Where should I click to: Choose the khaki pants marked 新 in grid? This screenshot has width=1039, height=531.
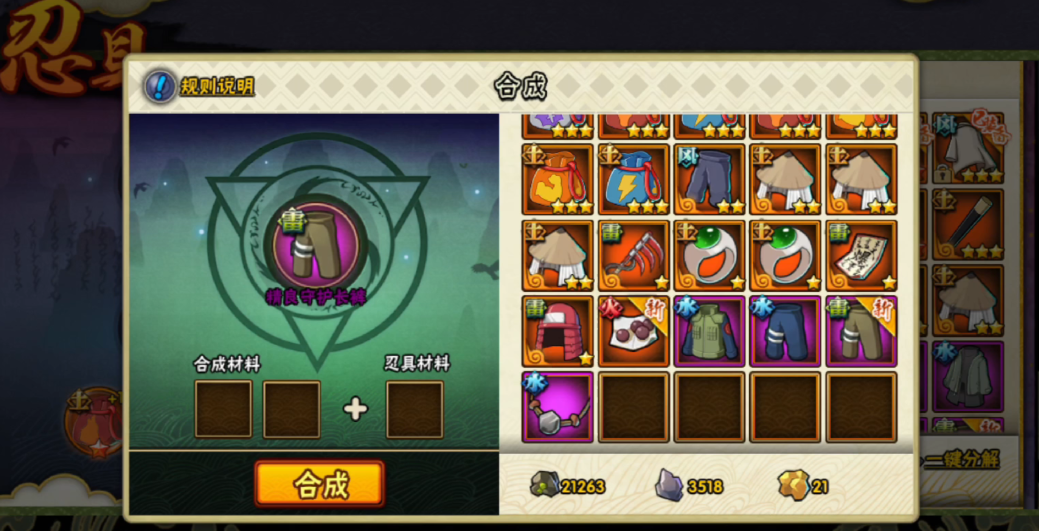pyautogui.click(x=861, y=331)
